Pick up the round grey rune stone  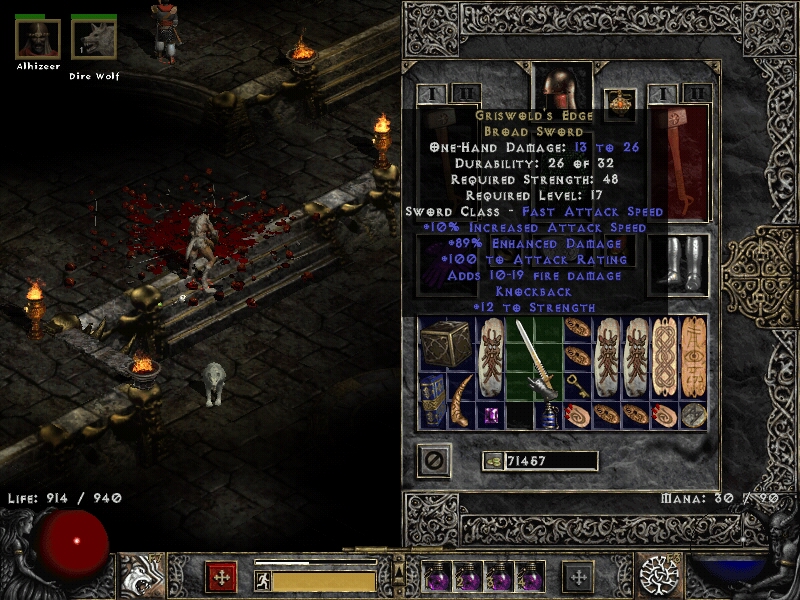(x=694, y=415)
